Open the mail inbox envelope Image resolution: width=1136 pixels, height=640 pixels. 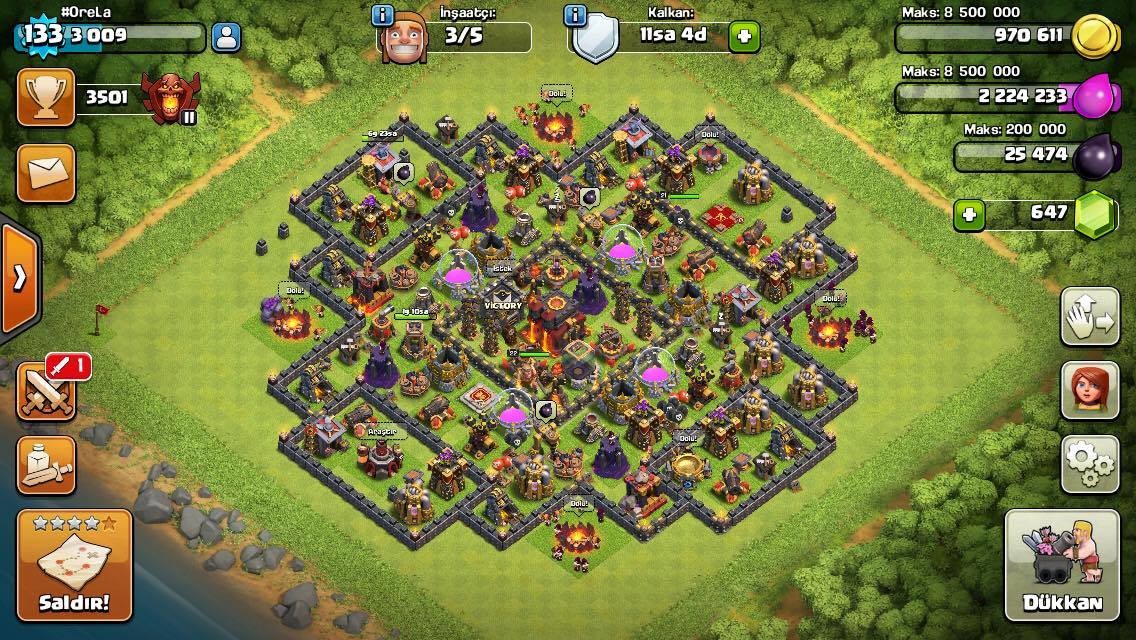pyautogui.click(x=45, y=172)
